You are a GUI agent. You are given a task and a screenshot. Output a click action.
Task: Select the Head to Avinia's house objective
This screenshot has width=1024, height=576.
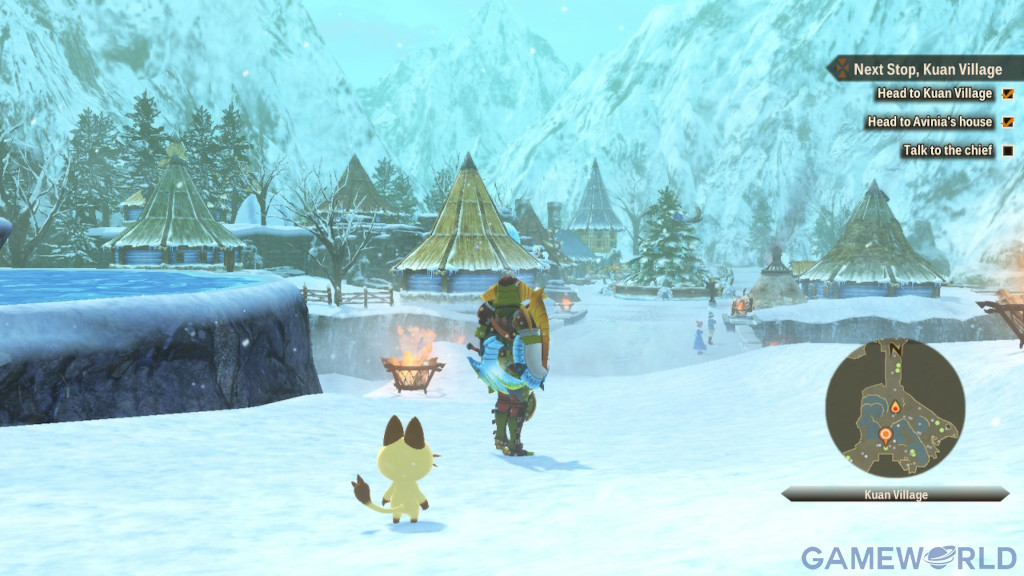[929, 122]
